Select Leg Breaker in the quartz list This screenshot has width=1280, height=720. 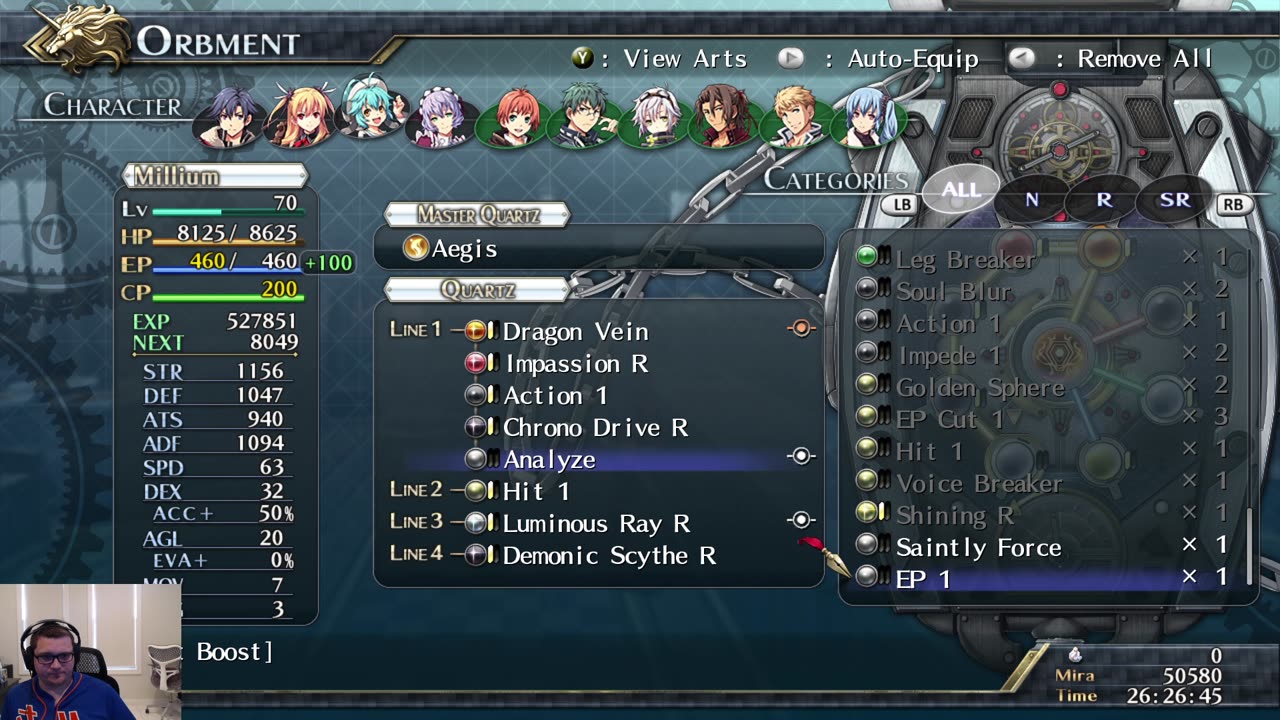pos(965,260)
